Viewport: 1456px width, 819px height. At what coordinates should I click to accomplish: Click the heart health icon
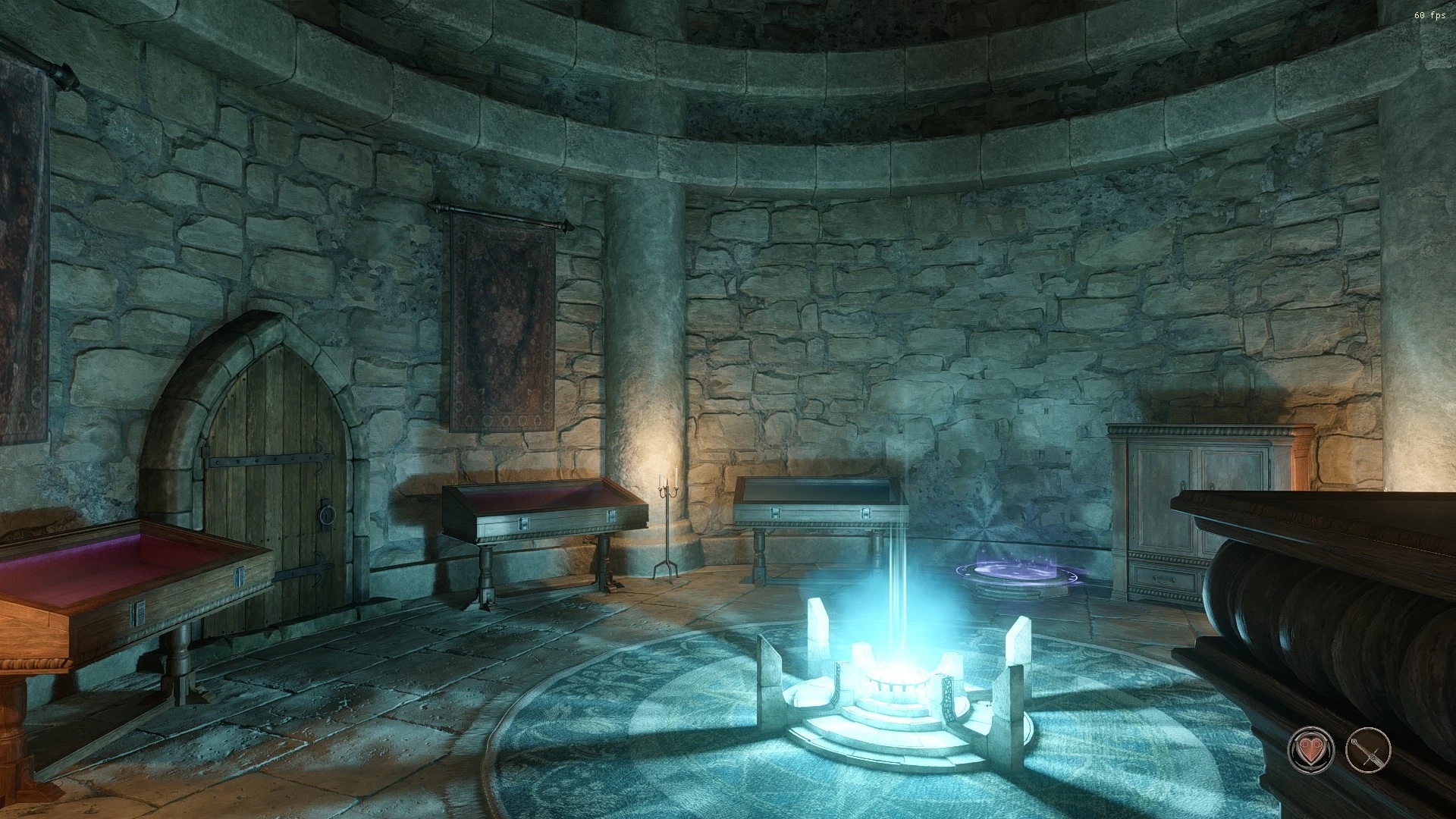point(1310,750)
